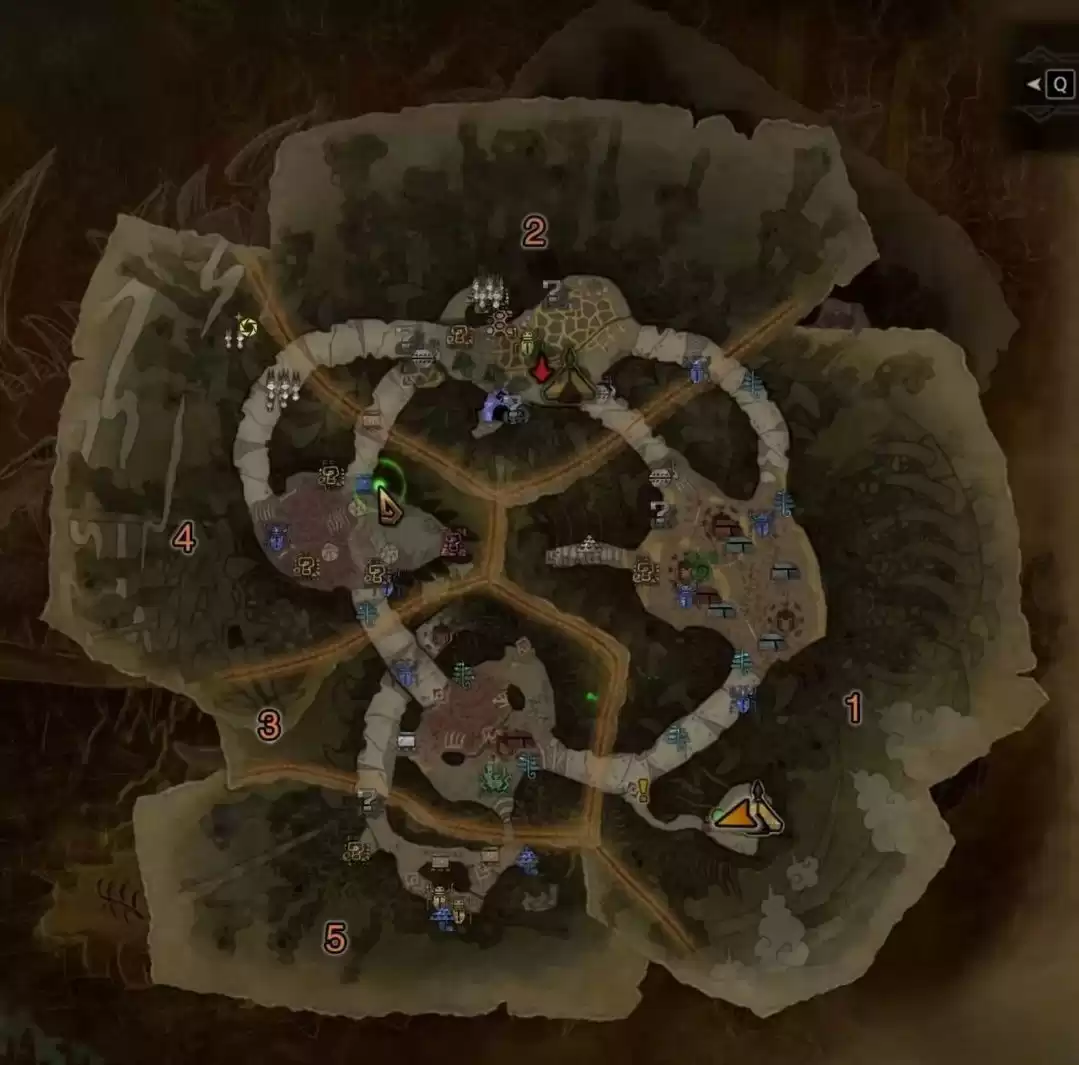Viewport: 1079px width, 1065px height.
Task: Pick the area 5 number marker
Action: (x=335, y=939)
